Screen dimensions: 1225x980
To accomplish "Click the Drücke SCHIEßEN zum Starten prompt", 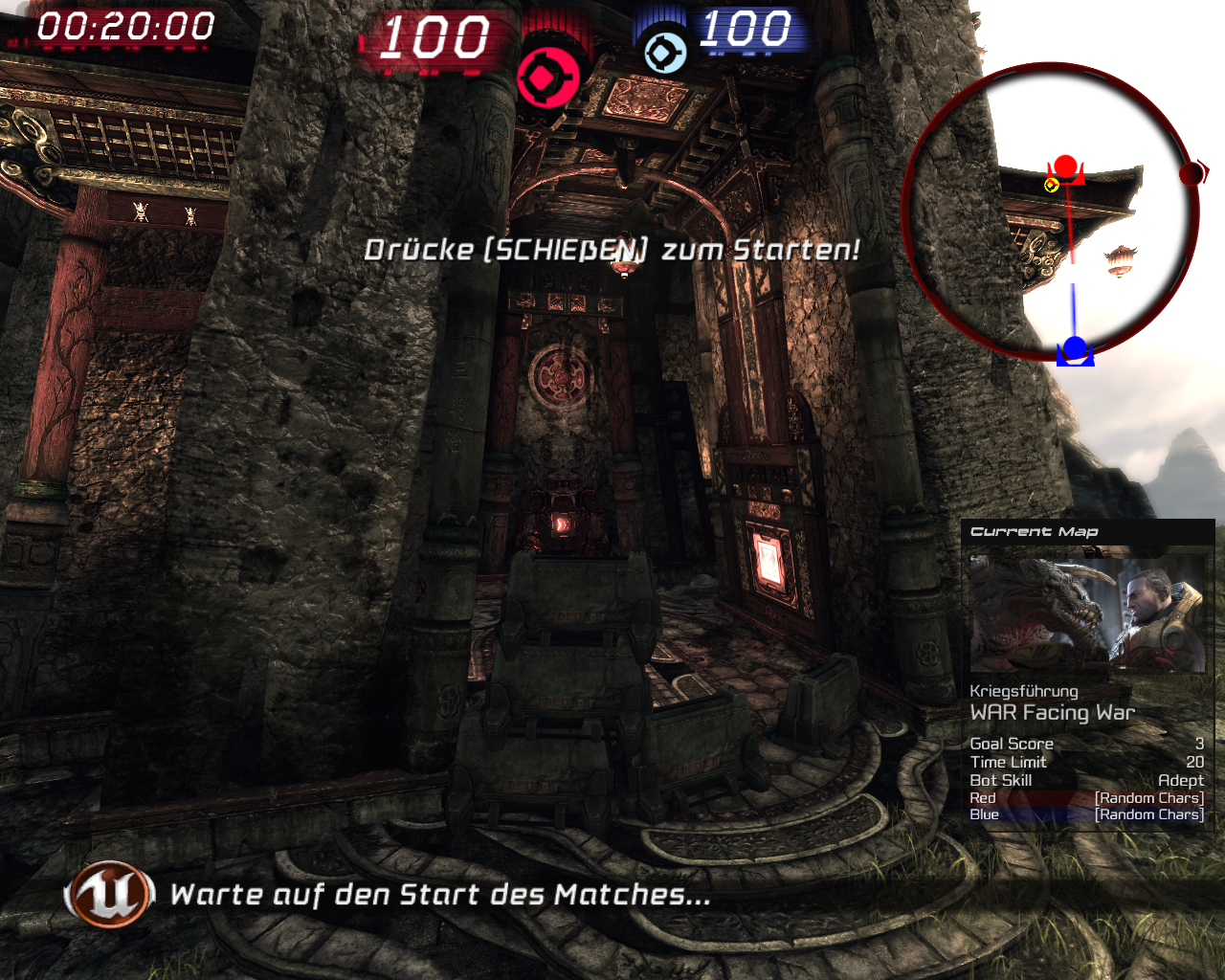I will coord(612,250).
